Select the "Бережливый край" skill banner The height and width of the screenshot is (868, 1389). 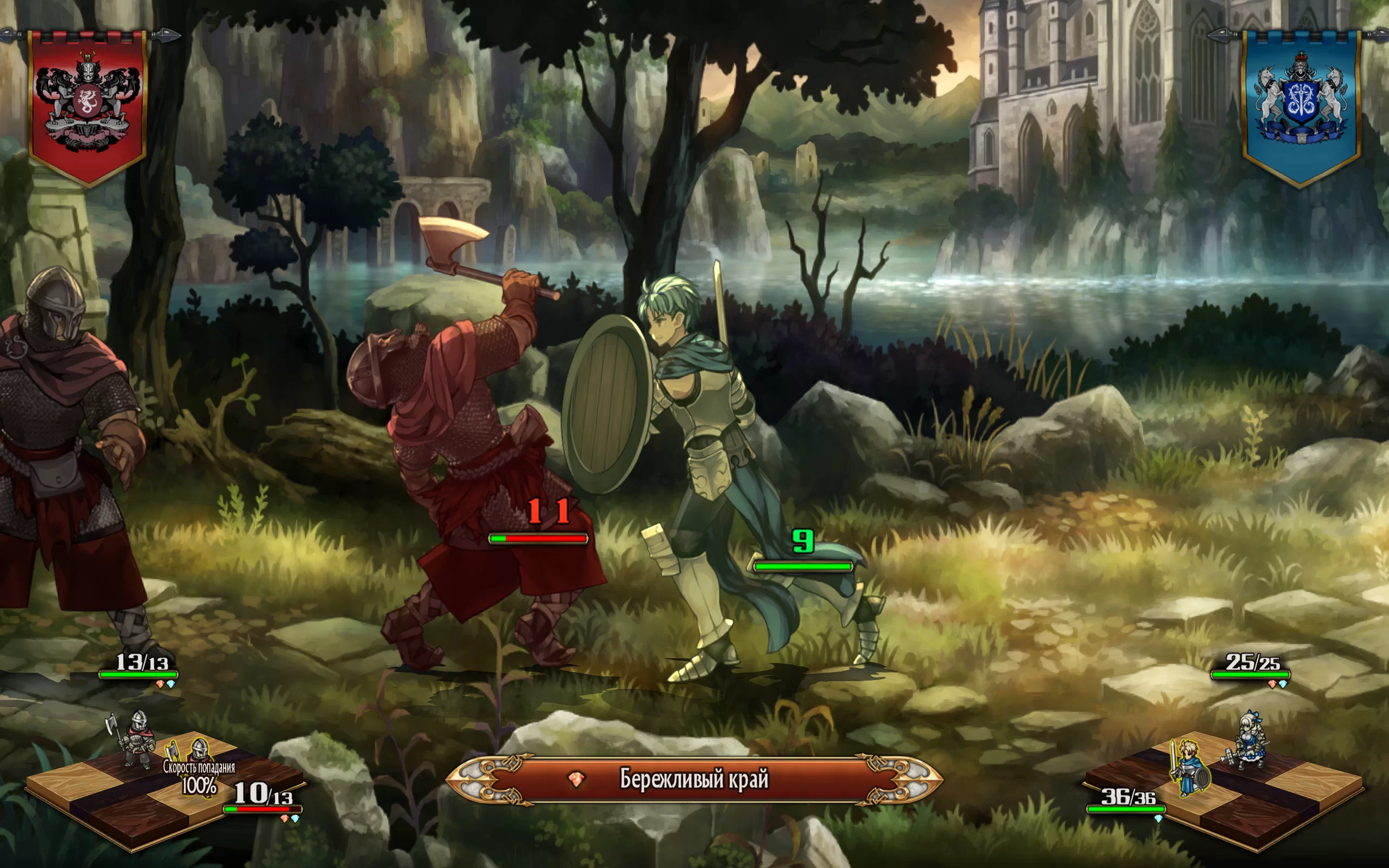[x=693, y=779]
